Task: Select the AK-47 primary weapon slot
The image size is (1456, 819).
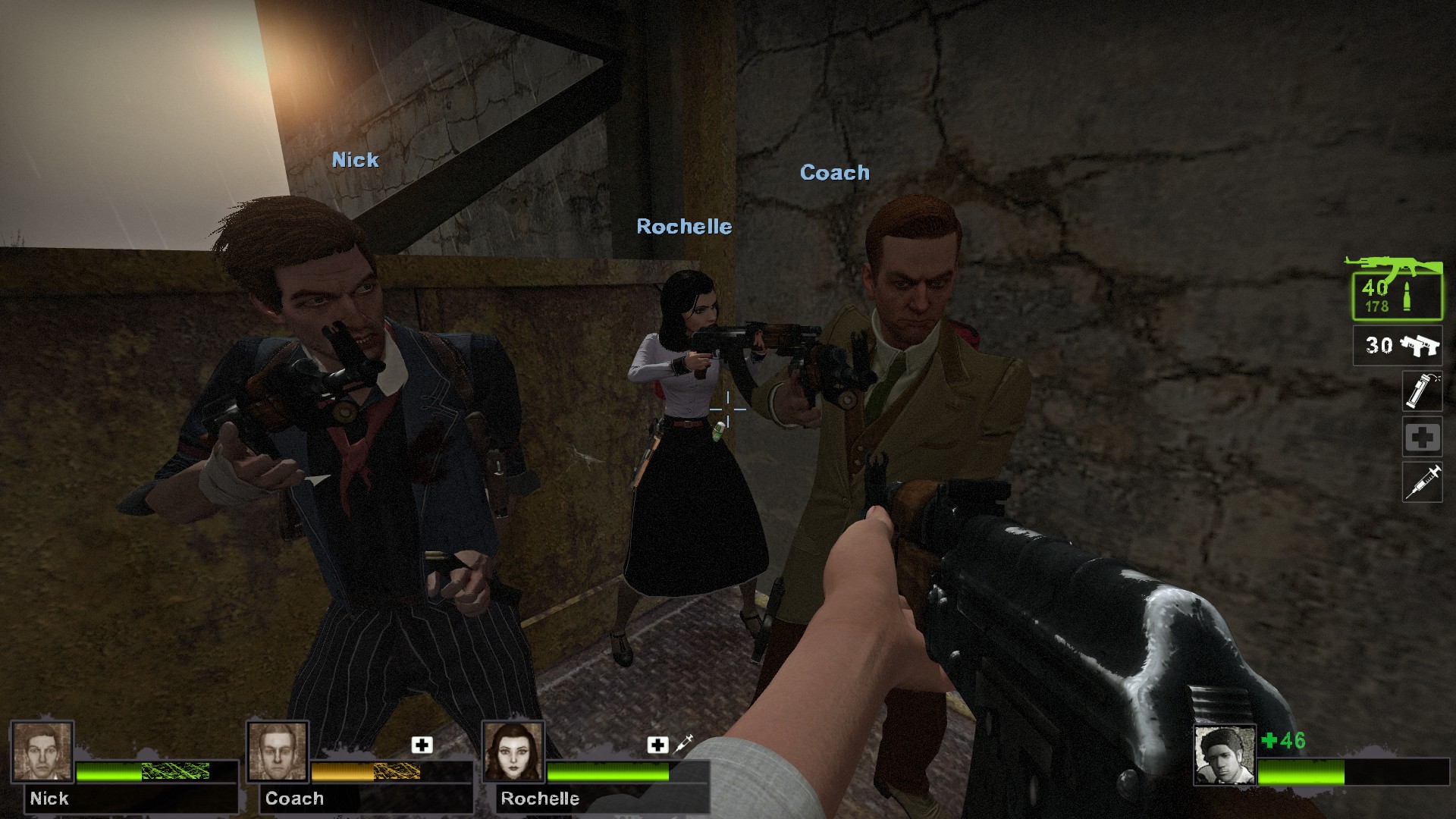Action: (1397, 295)
